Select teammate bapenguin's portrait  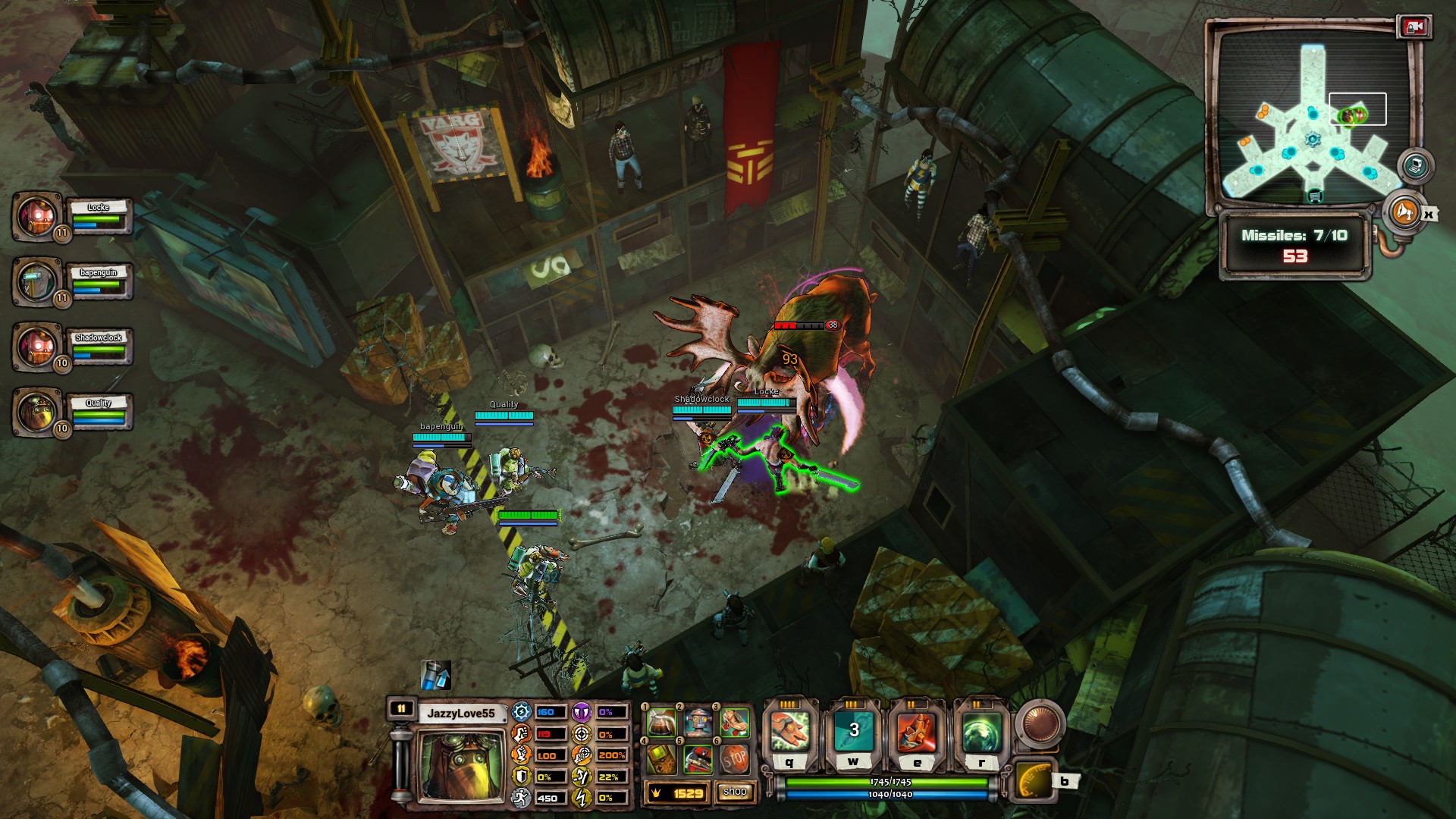tap(36, 281)
